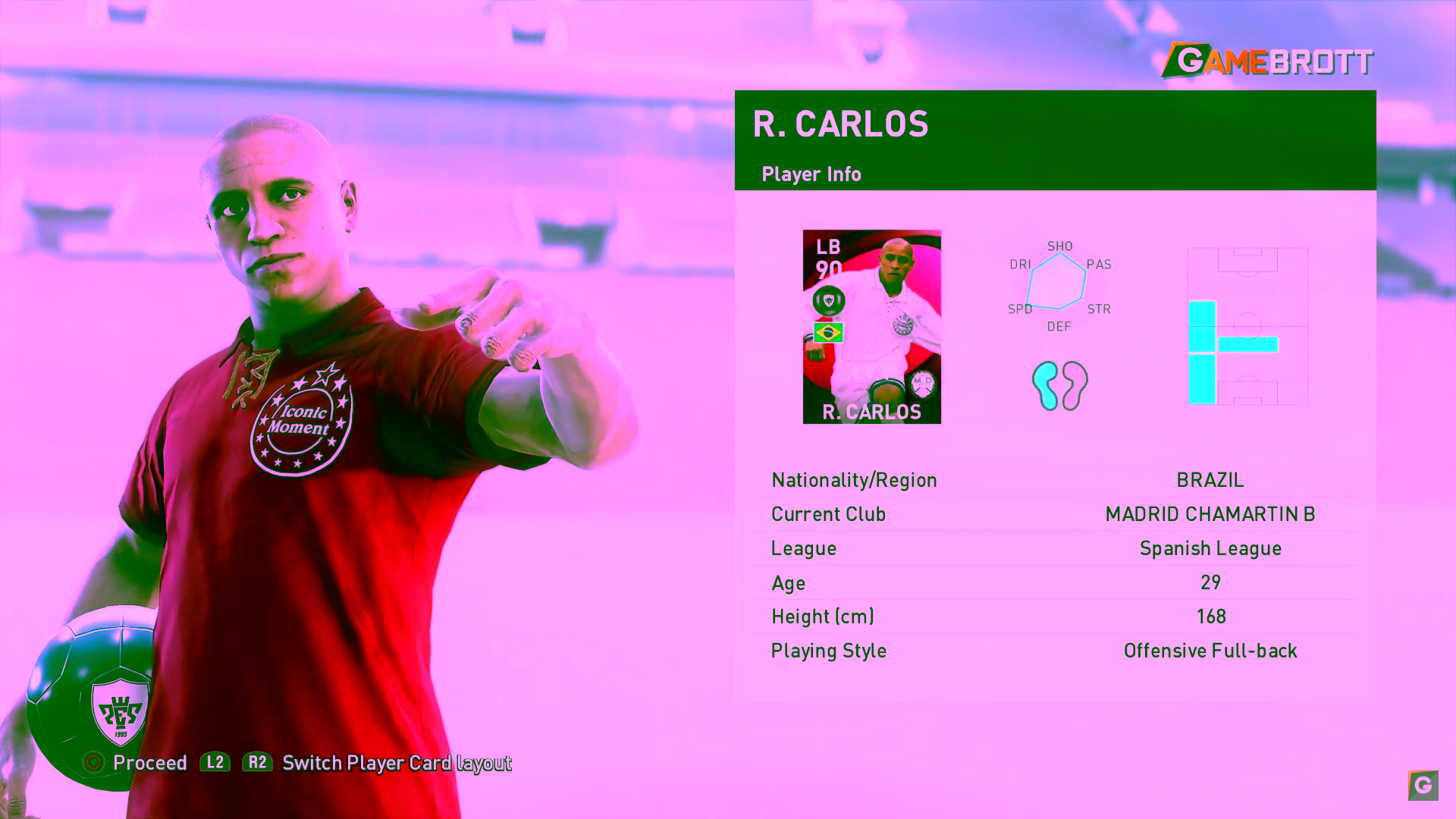Select the Nationality/Region row
This screenshot has height=819, width=1456.
tap(1055, 480)
